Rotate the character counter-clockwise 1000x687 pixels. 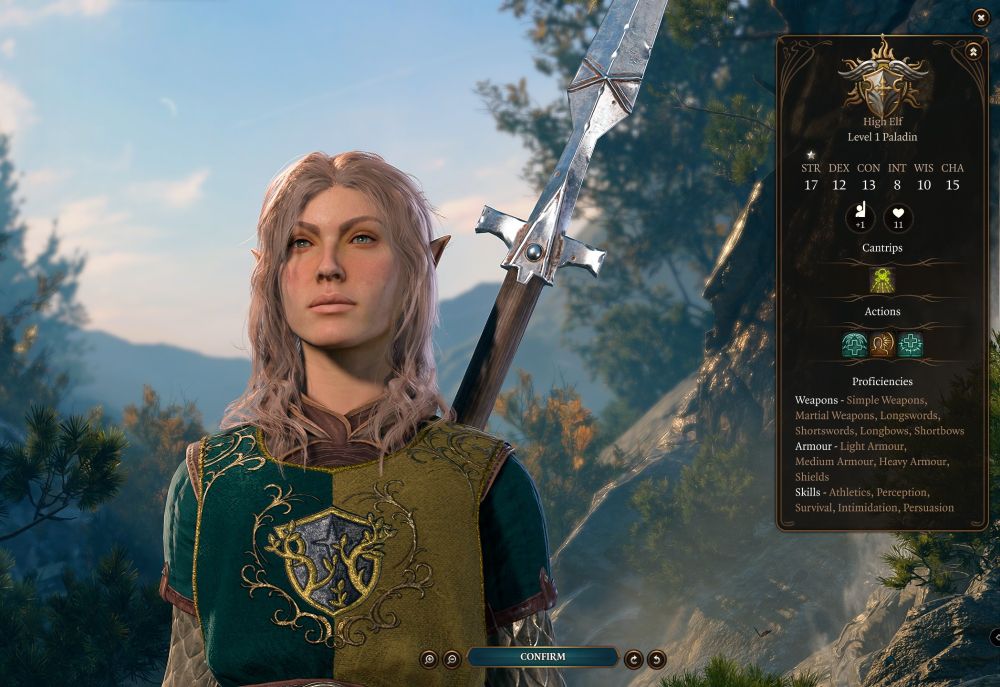tap(656, 658)
